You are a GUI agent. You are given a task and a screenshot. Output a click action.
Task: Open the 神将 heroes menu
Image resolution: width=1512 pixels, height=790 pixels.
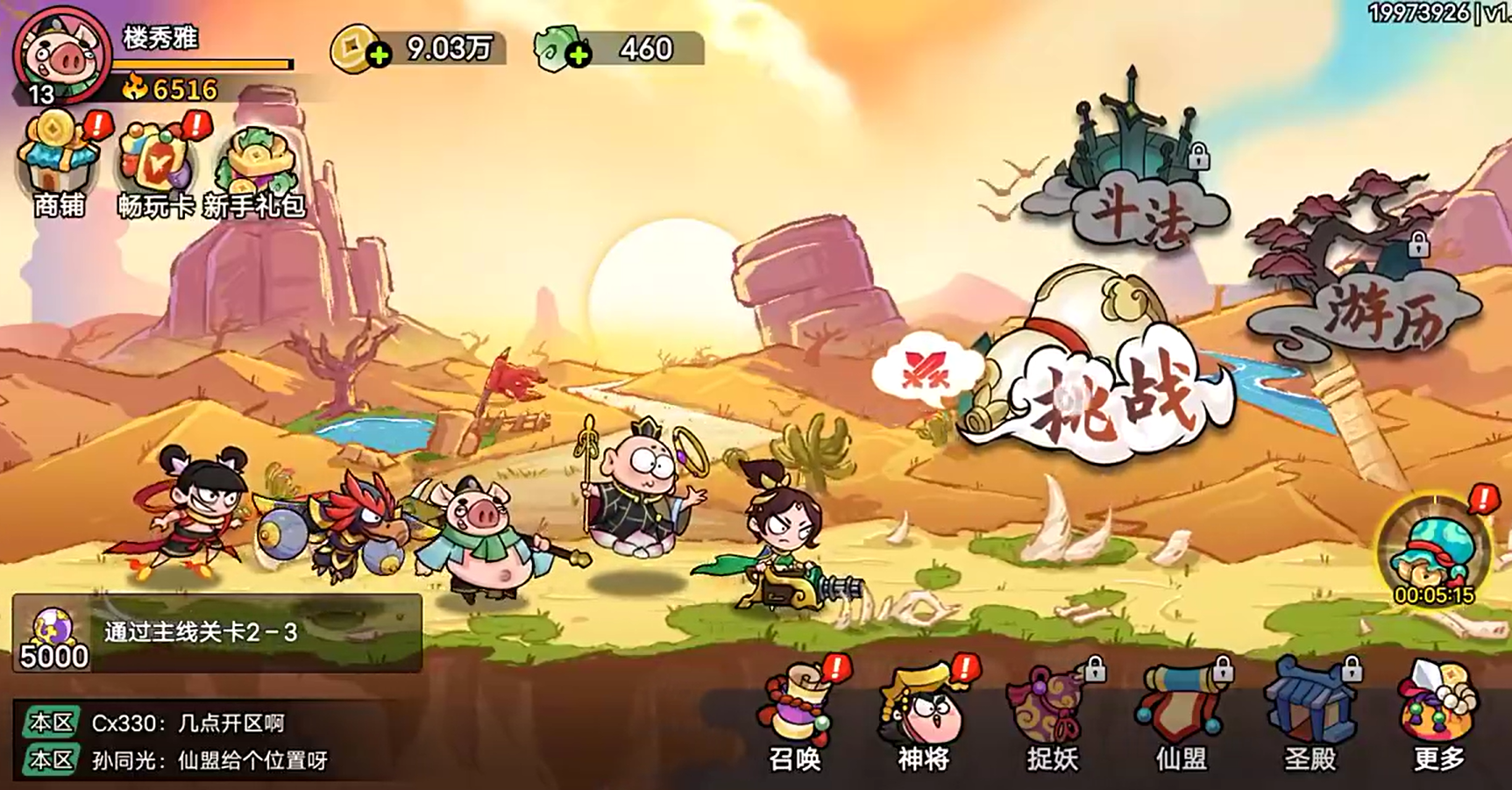(924, 719)
